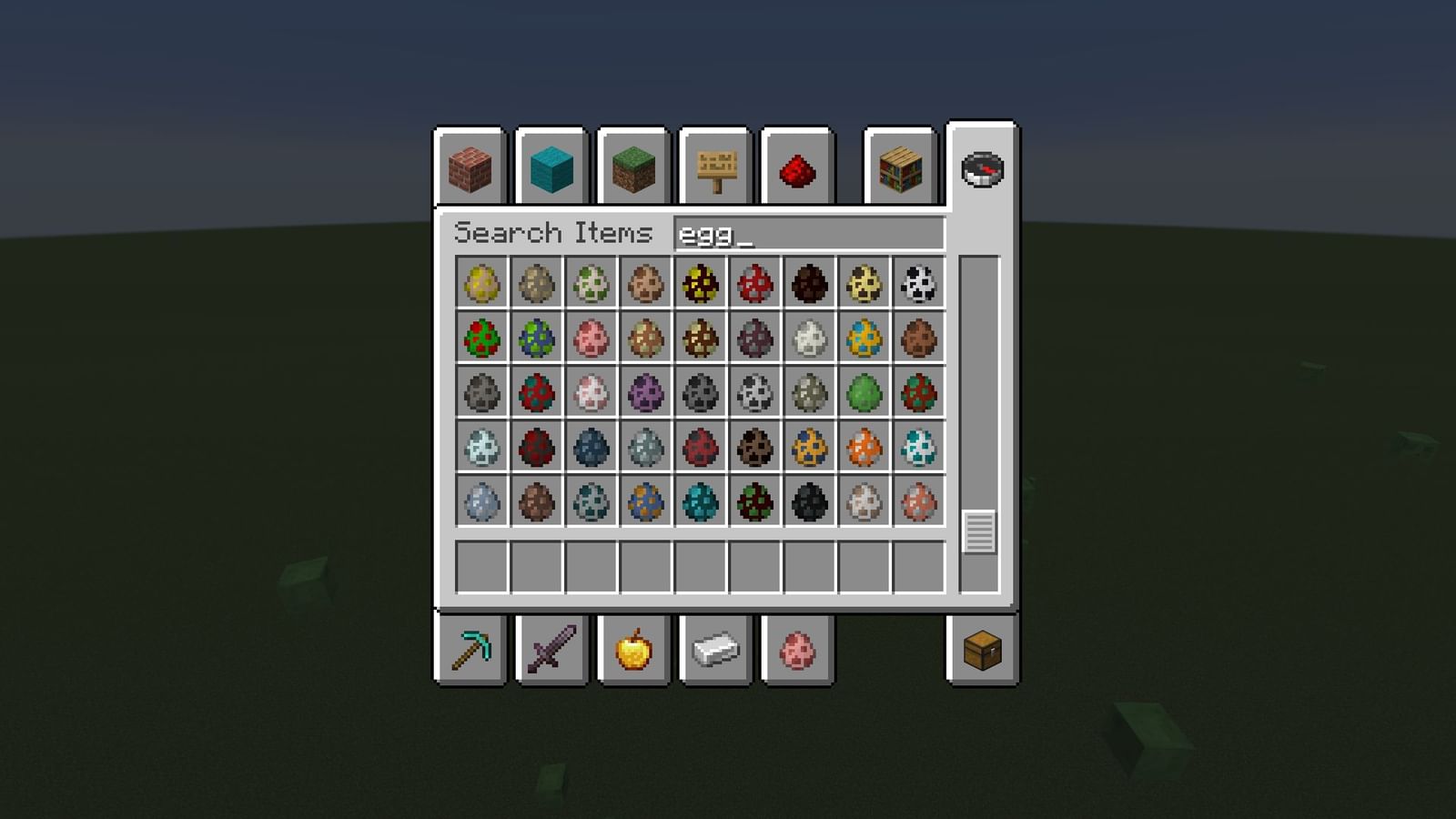
Task: Click the inventory scrollbar on the right
Action: [x=978, y=521]
